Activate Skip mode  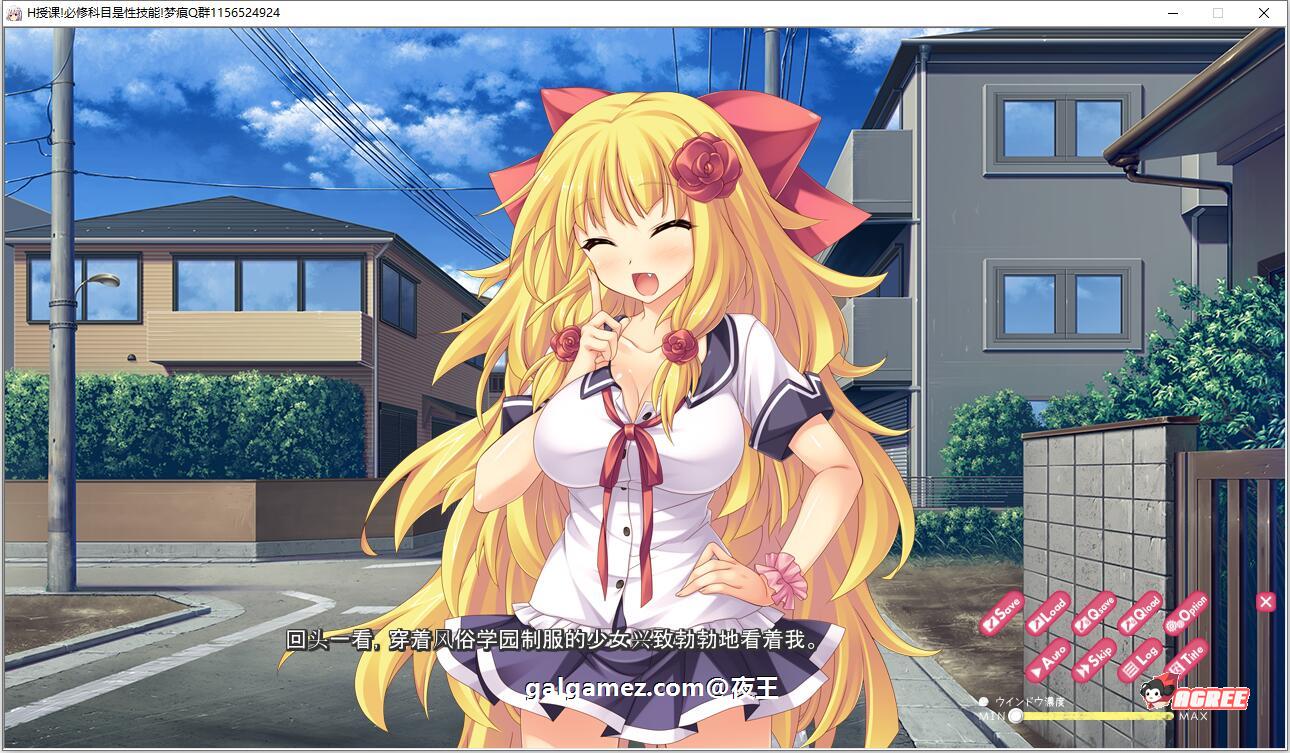click(1093, 660)
